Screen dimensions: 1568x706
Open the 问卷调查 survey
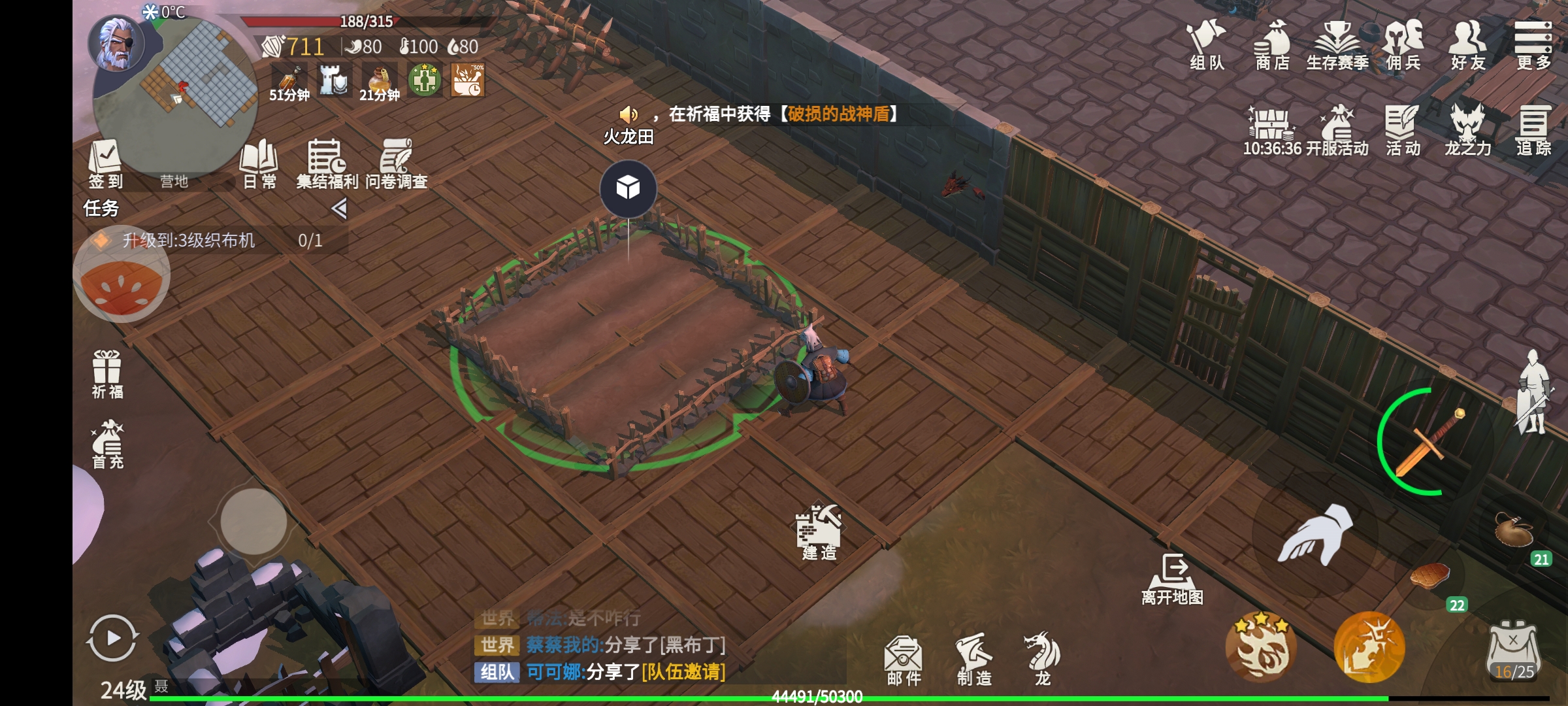coord(396,163)
